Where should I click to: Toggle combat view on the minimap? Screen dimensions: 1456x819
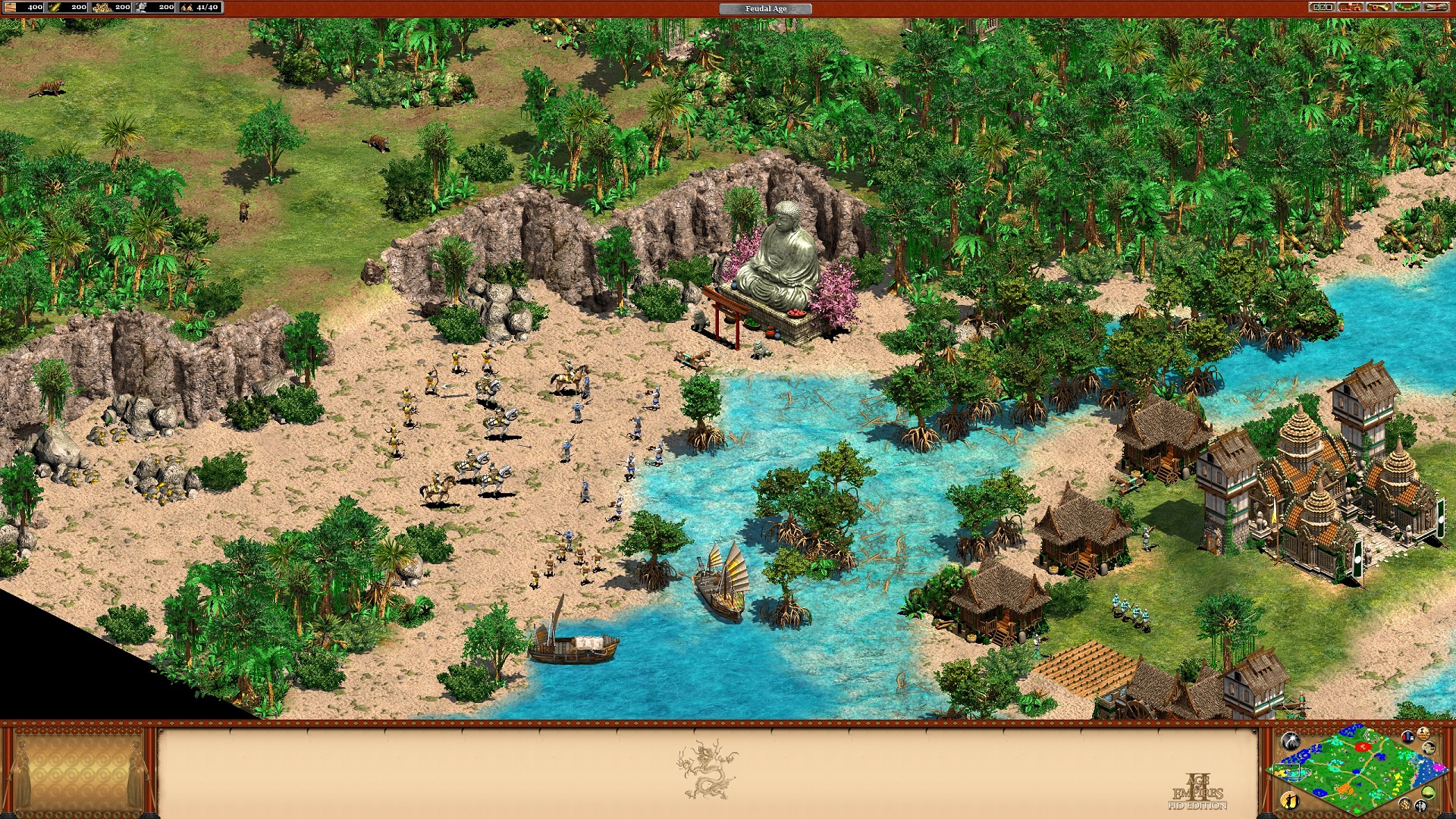(1420, 807)
